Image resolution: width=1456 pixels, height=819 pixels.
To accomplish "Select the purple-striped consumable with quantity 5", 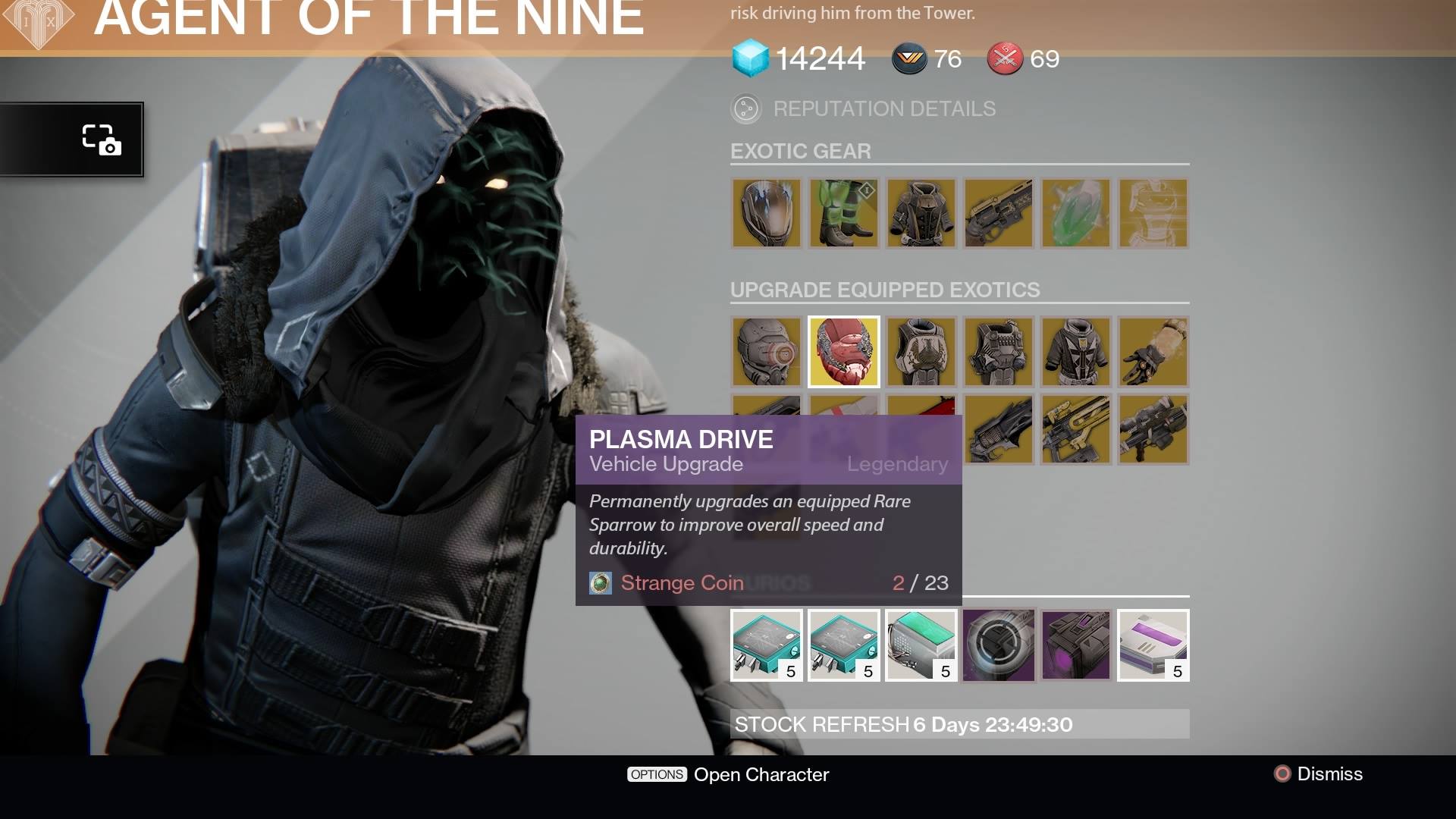I will click(1153, 645).
